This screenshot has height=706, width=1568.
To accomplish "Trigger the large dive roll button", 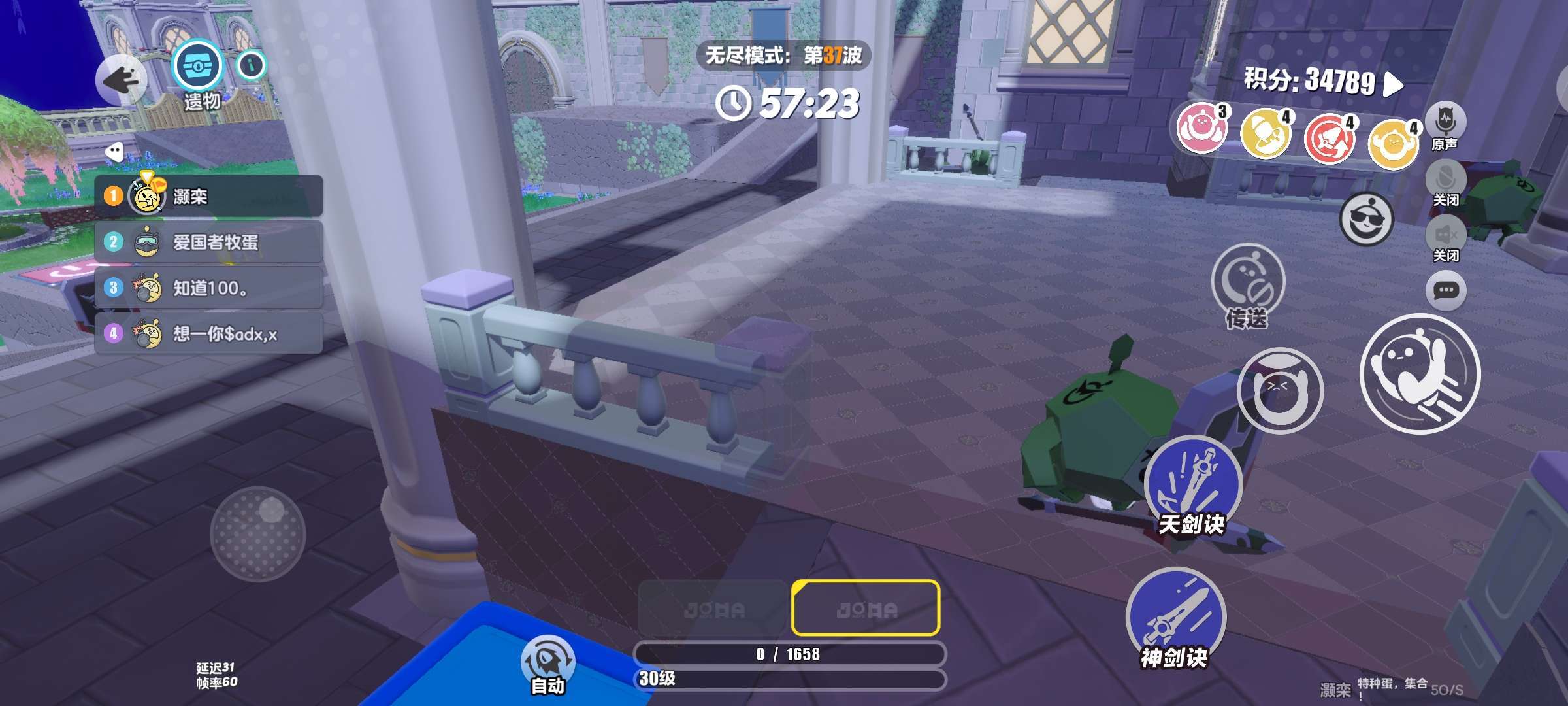I will [x=1420, y=374].
